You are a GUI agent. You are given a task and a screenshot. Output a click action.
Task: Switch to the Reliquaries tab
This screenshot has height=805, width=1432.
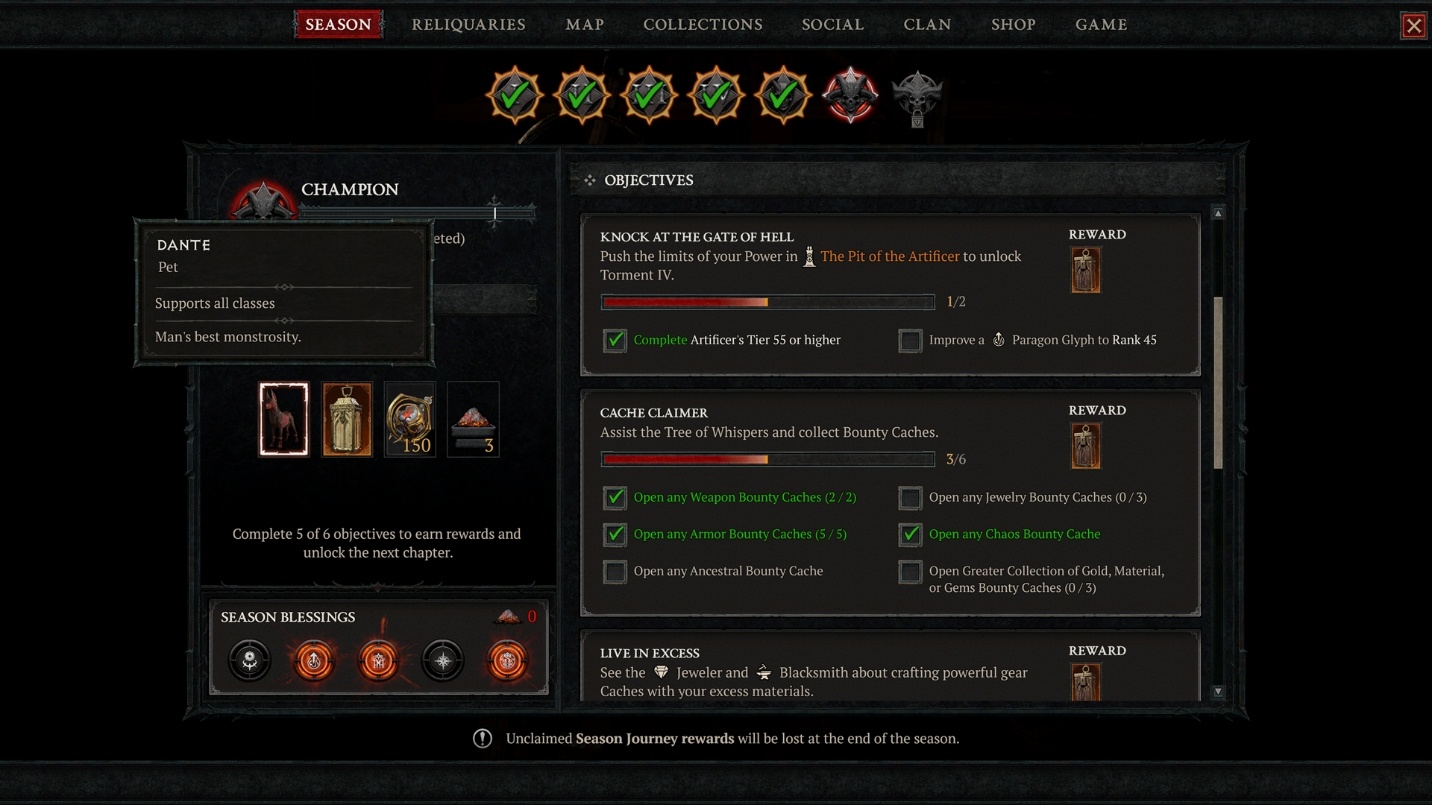(x=468, y=24)
